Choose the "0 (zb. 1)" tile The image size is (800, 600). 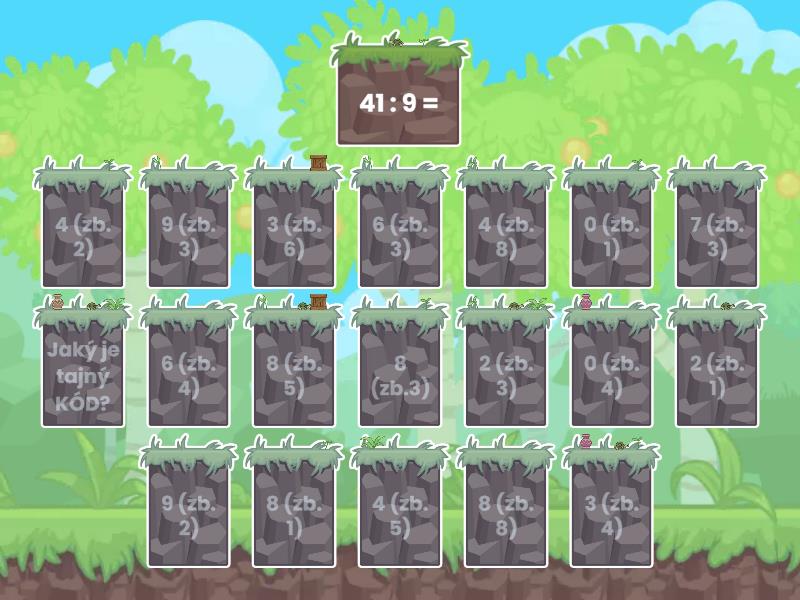point(612,236)
